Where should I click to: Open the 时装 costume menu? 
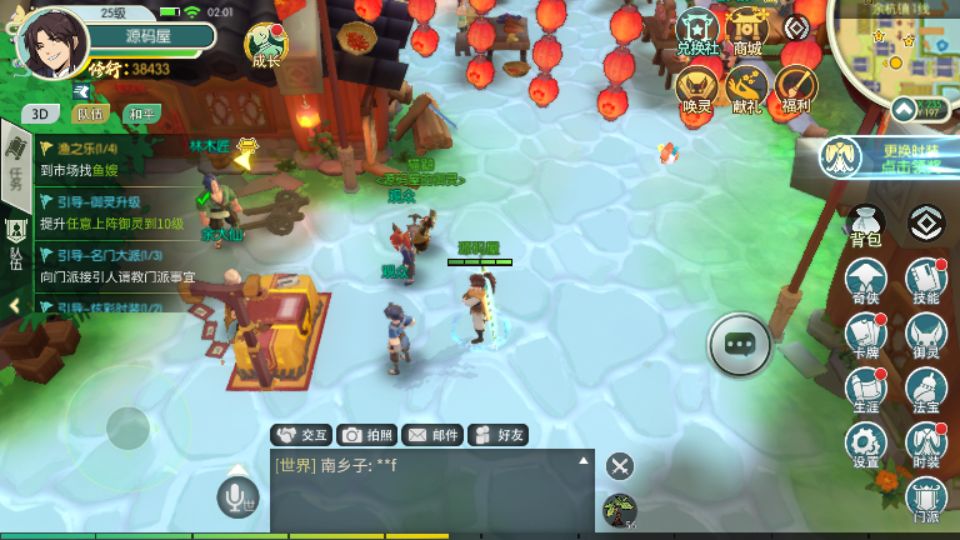pyautogui.click(x=926, y=443)
